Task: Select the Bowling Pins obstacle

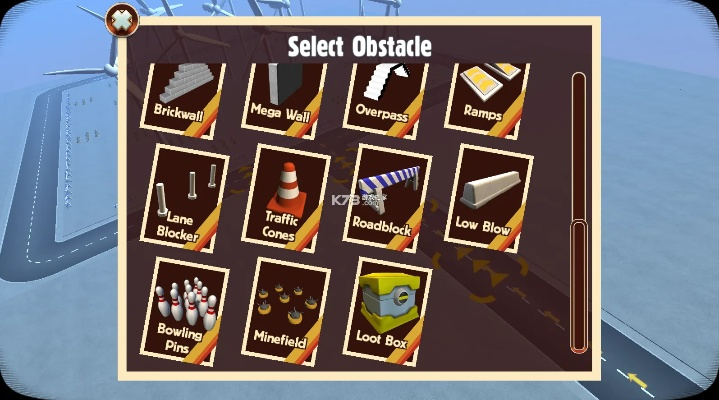Action: [183, 309]
